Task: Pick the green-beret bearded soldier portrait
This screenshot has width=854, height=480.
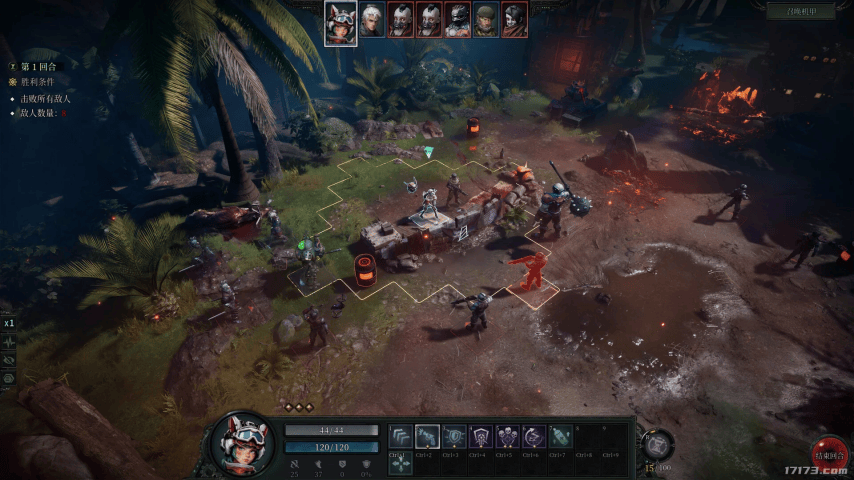Action: coord(486,21)
